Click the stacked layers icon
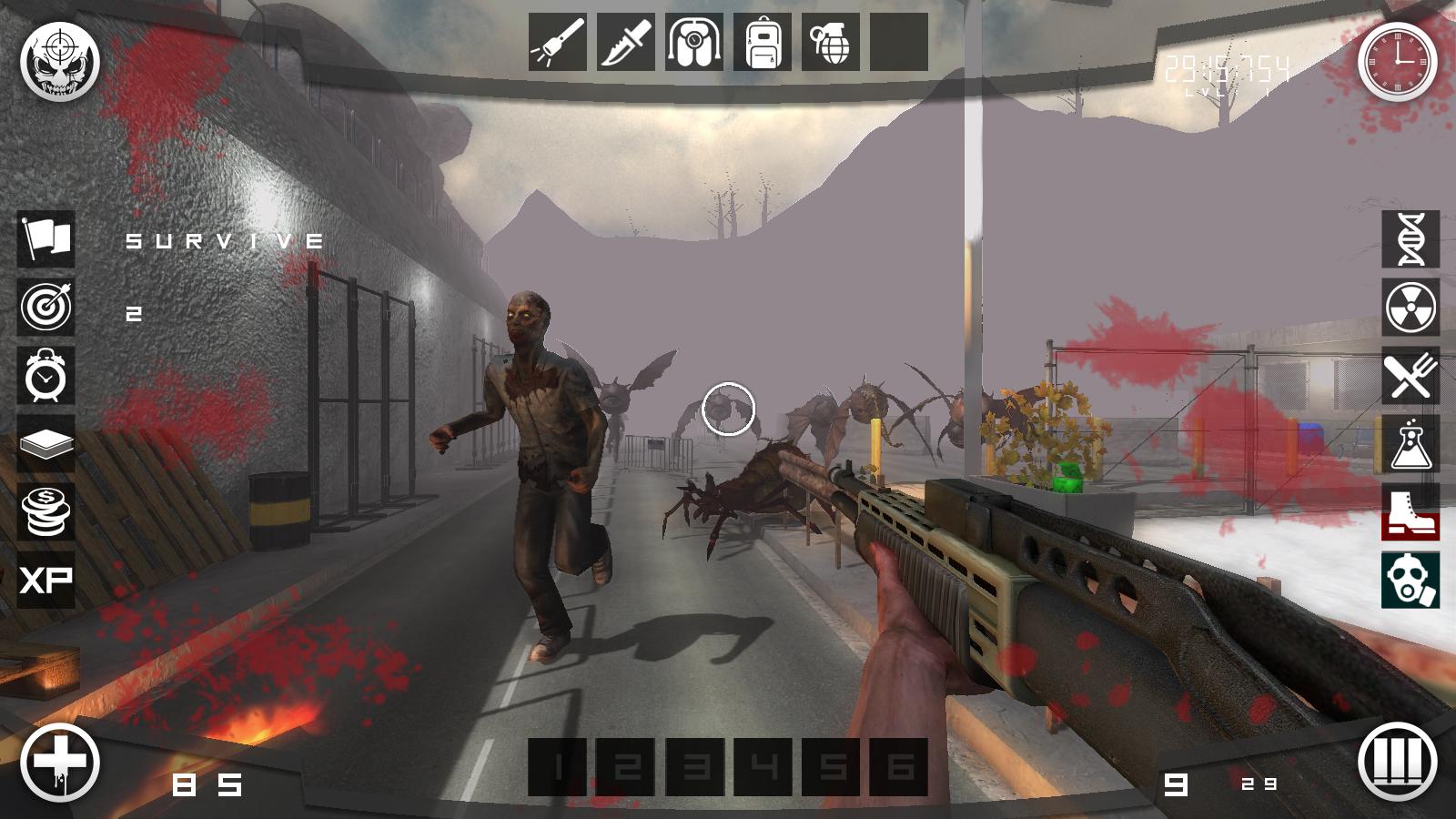The width and height of the screenshot is (1456, 819). coord(46,444)
